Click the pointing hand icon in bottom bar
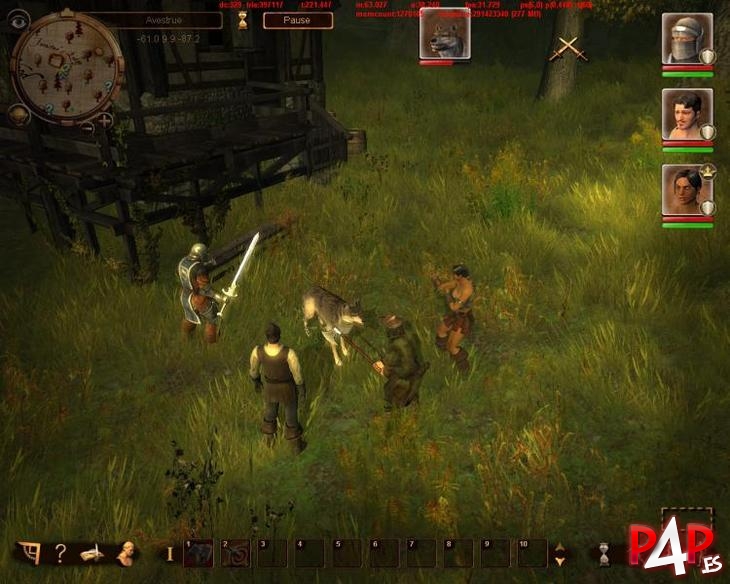This screenshot has width=730, height=584. point(94,552)
